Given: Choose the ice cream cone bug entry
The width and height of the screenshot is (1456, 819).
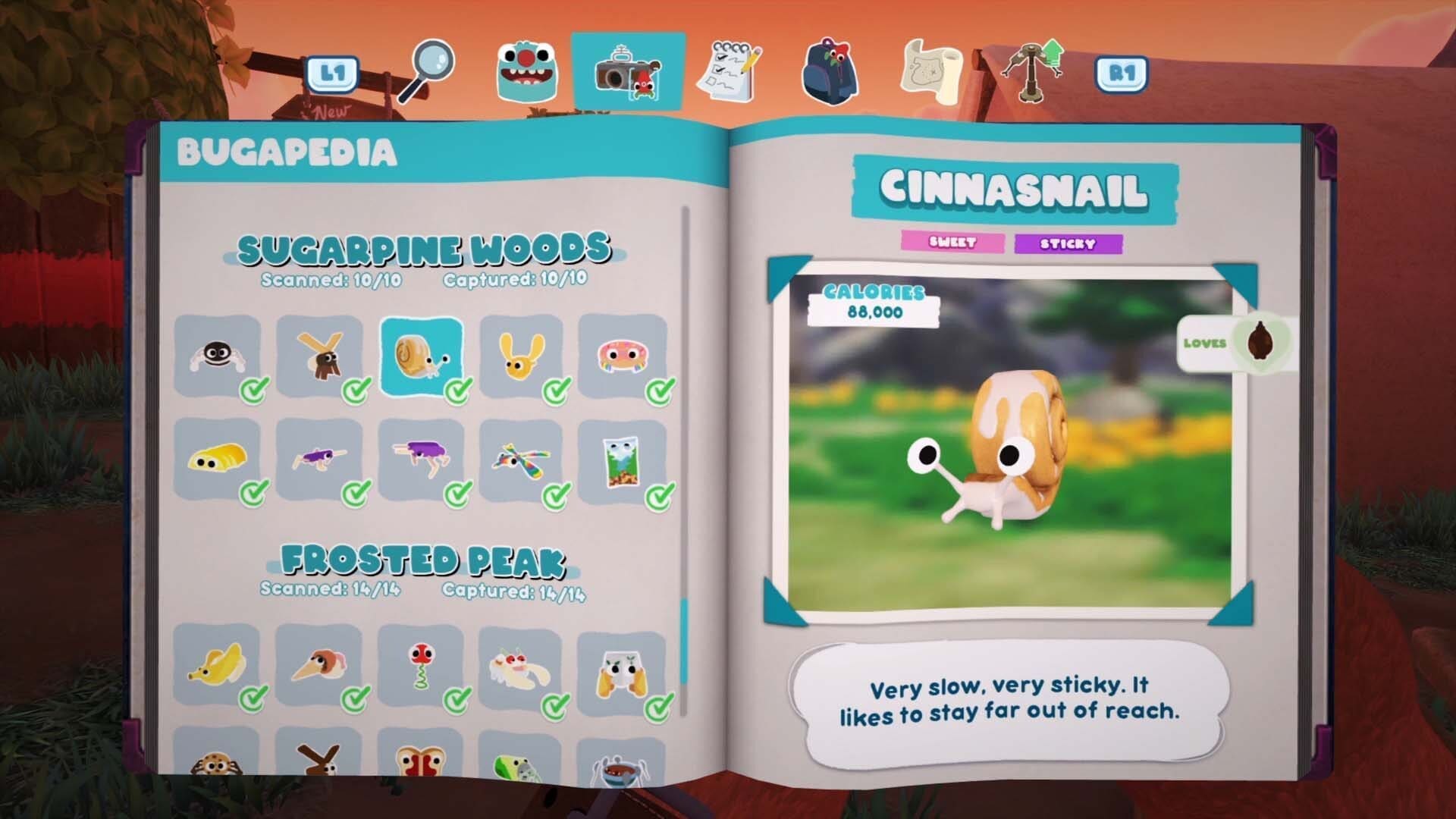Looking at the screenshot, I should [319, 665].
